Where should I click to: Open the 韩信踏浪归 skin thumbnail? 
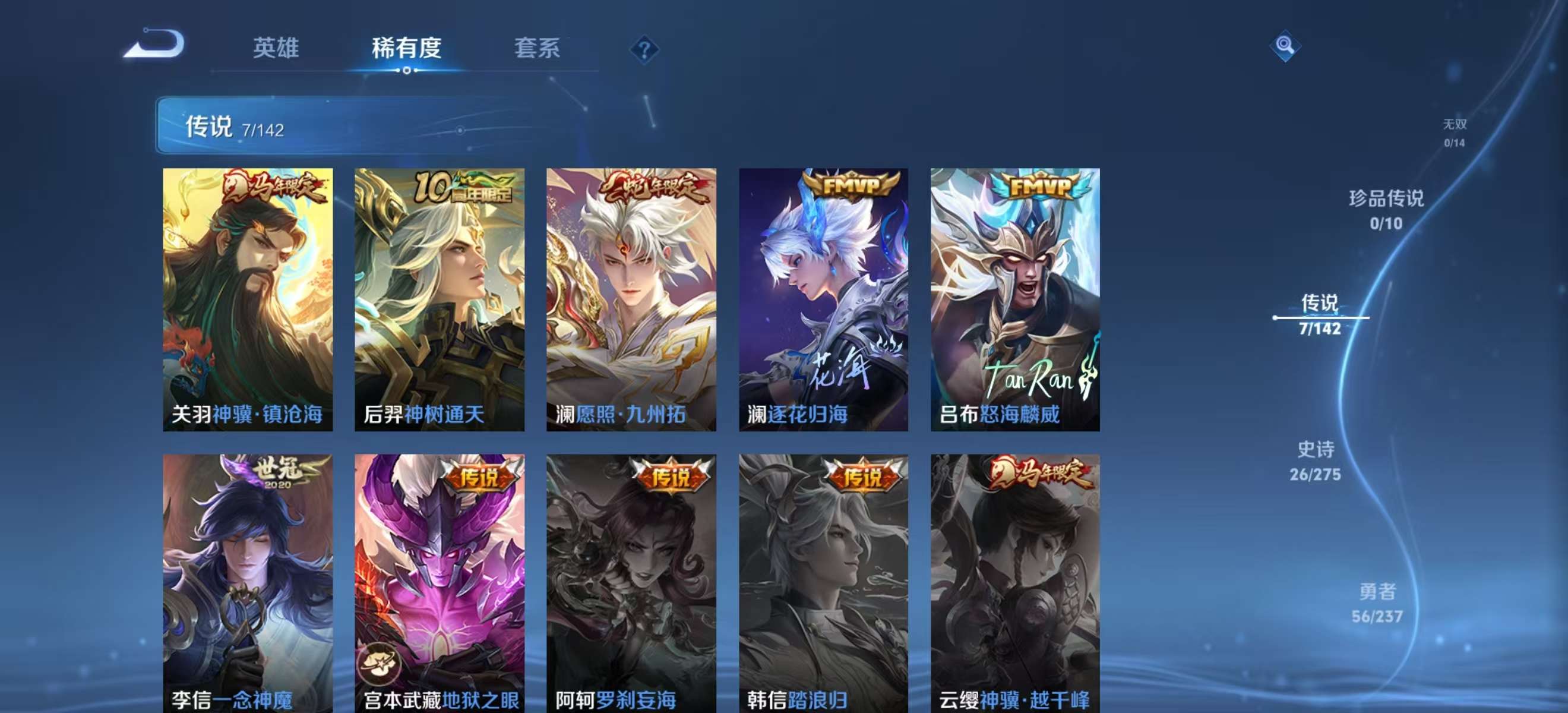pyautogui.click(x=825, y=579)
